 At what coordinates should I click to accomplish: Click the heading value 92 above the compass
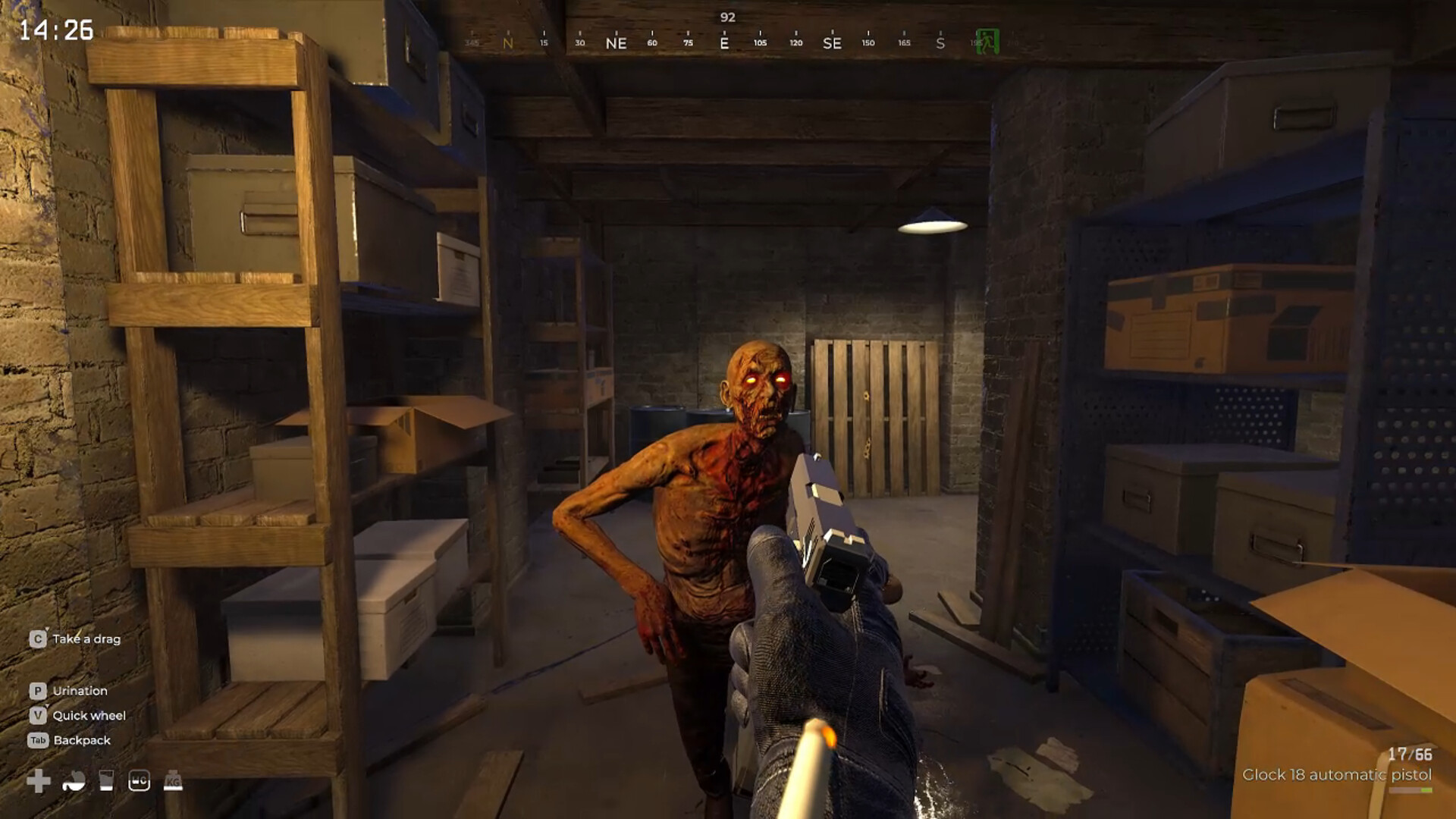pos(729,15)
